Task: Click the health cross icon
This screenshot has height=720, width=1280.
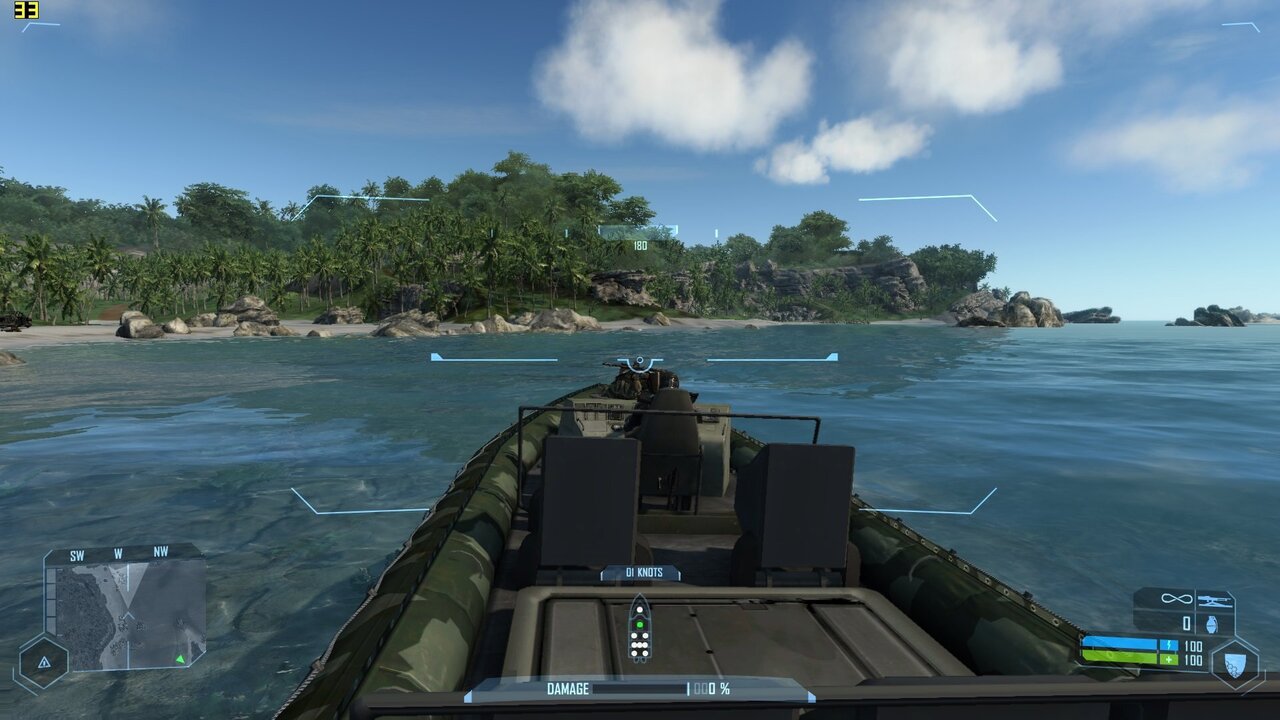Action: [x=1169, y=659]
